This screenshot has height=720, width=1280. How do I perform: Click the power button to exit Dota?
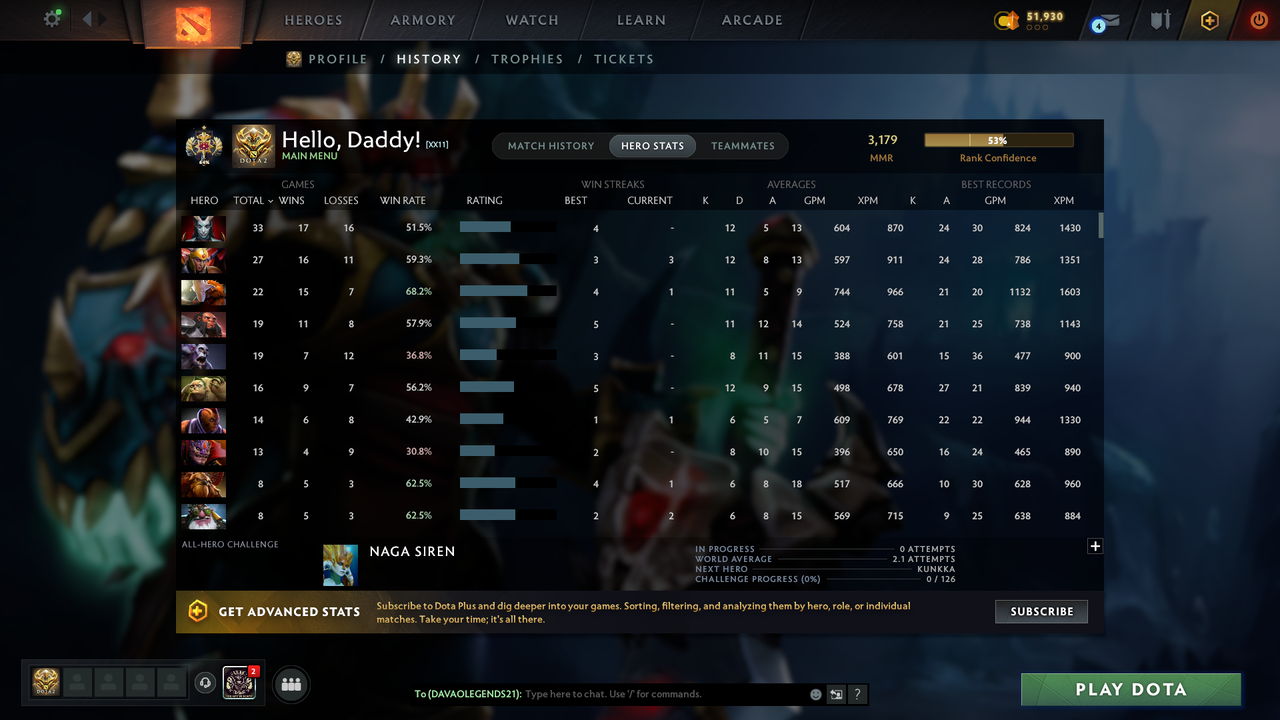pyautogui.click(x=1258, y=20)
